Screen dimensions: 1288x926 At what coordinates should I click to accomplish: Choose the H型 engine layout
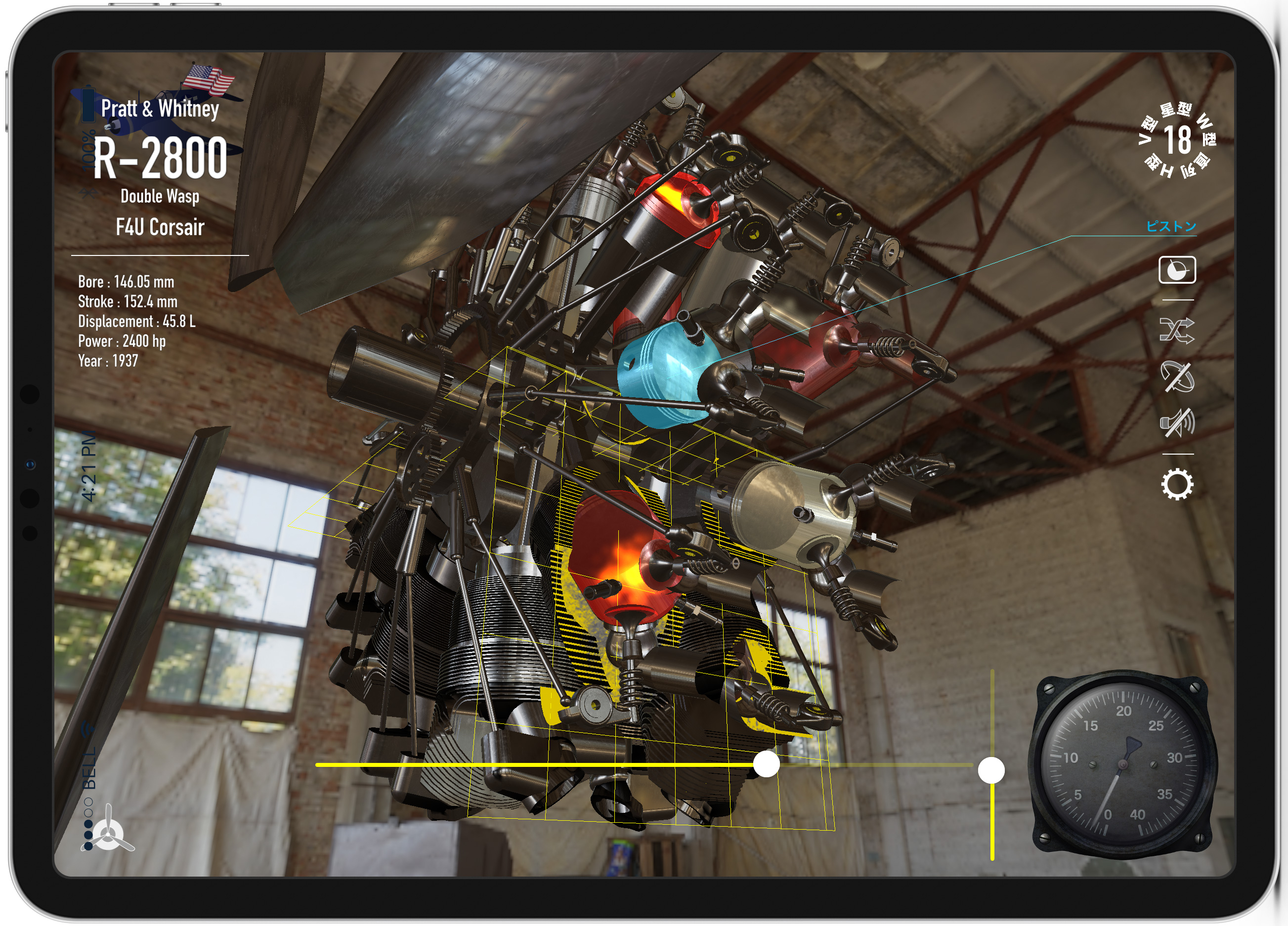point(1159,167)
